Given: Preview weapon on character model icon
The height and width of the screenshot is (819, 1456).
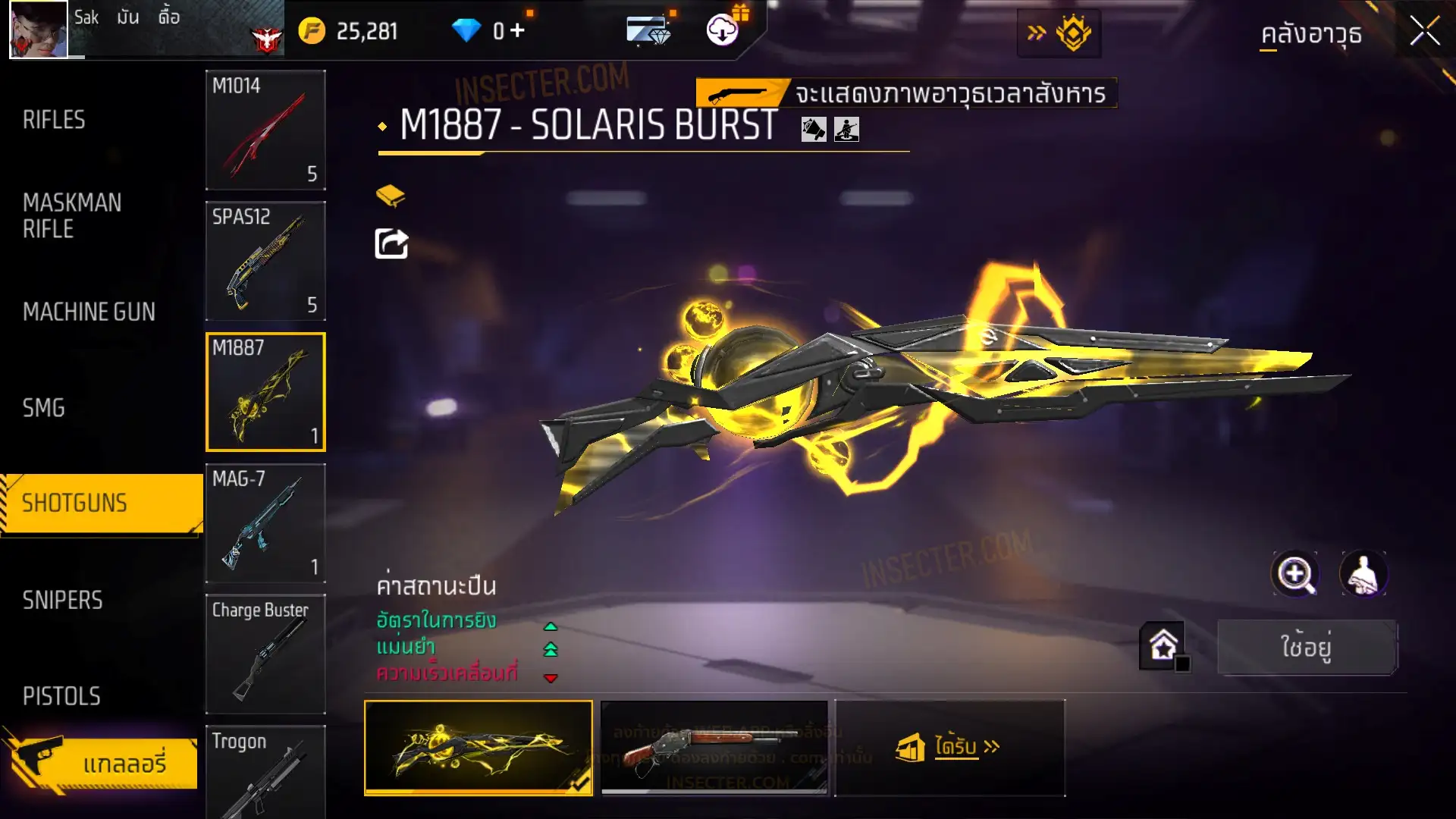Looking at the screenshot, I should click(x=1363, y=574).
